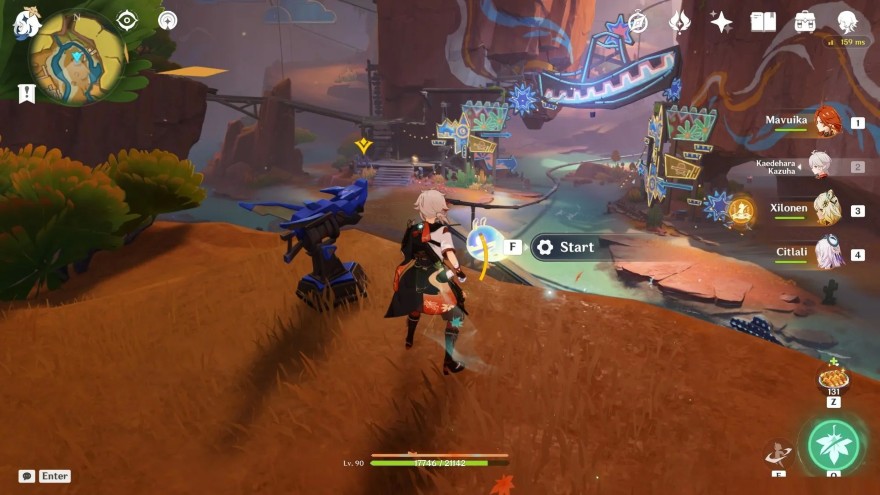Open the backpack inventory

coord(805,22)
